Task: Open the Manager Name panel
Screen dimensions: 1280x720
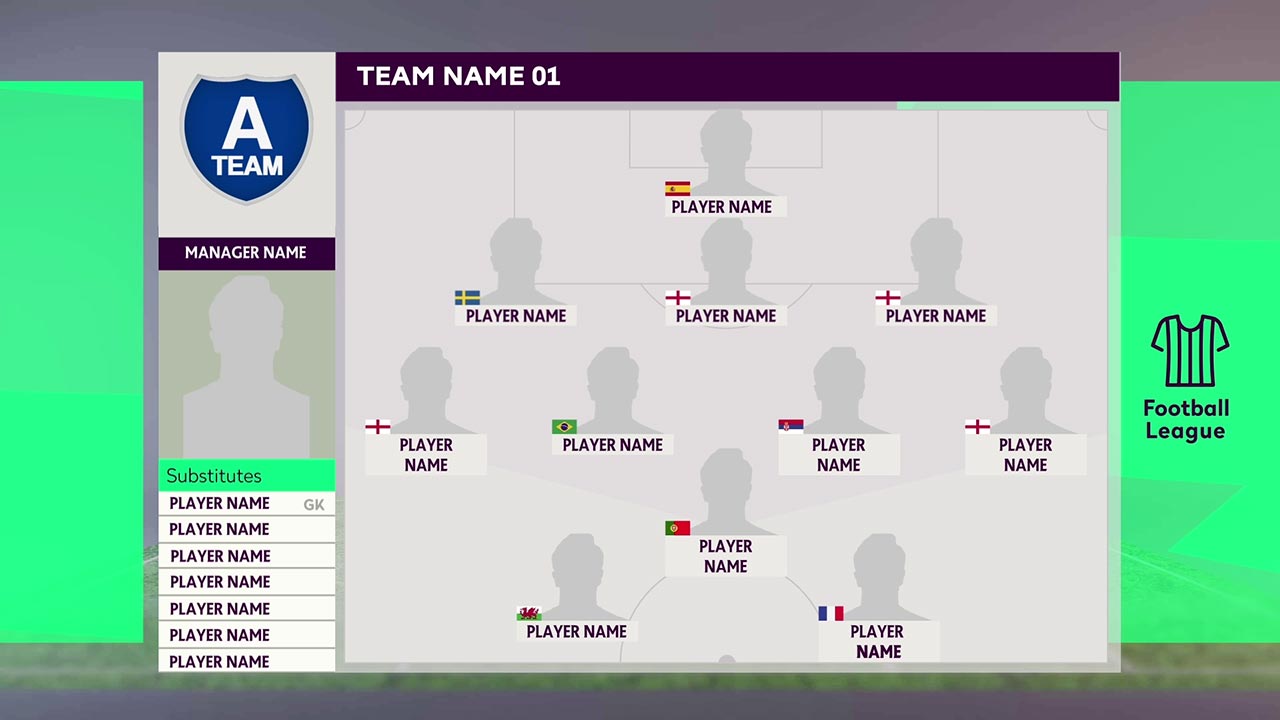Action: pos(246,253)
